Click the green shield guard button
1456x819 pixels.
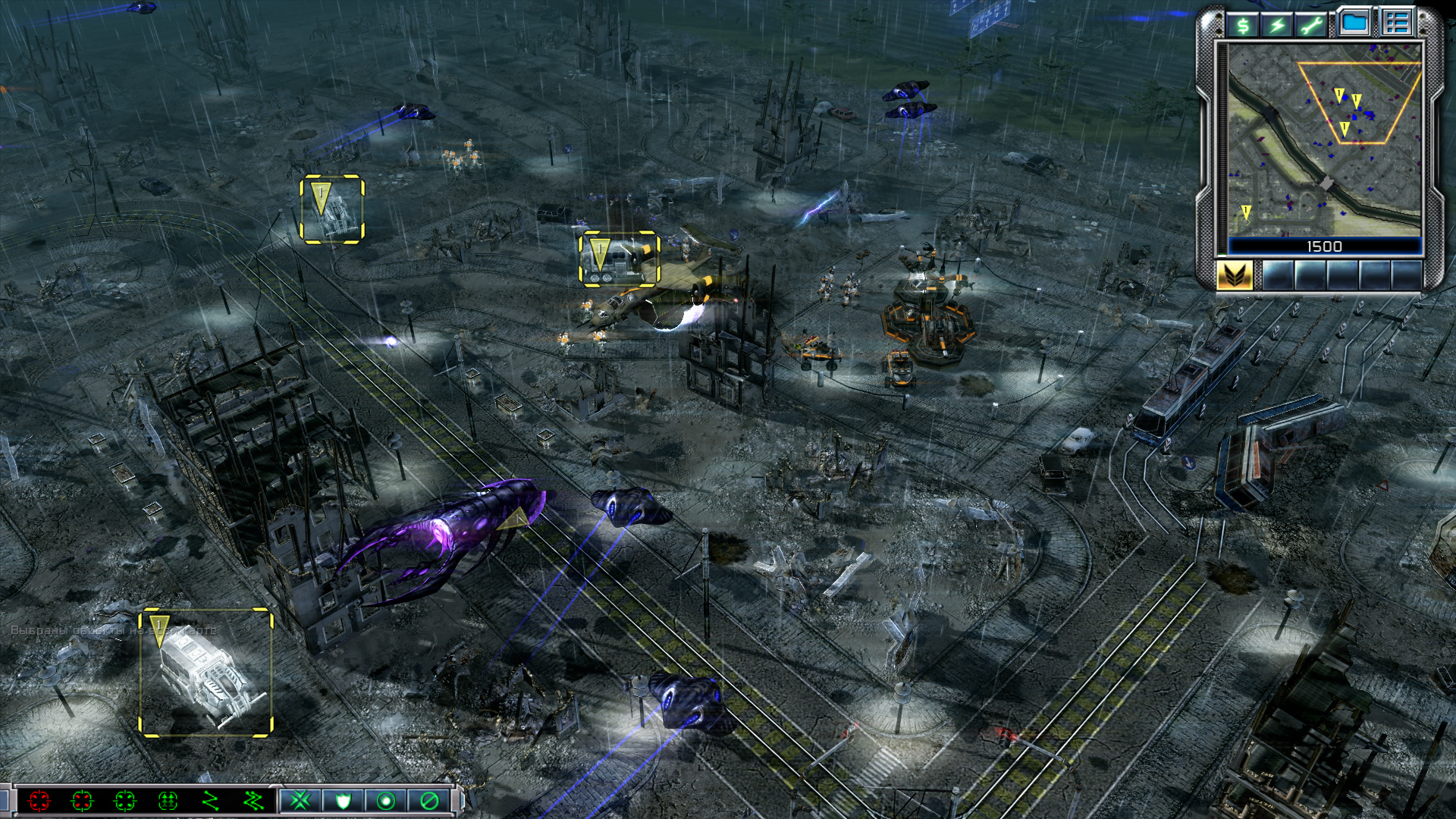[x=343, y=801]
